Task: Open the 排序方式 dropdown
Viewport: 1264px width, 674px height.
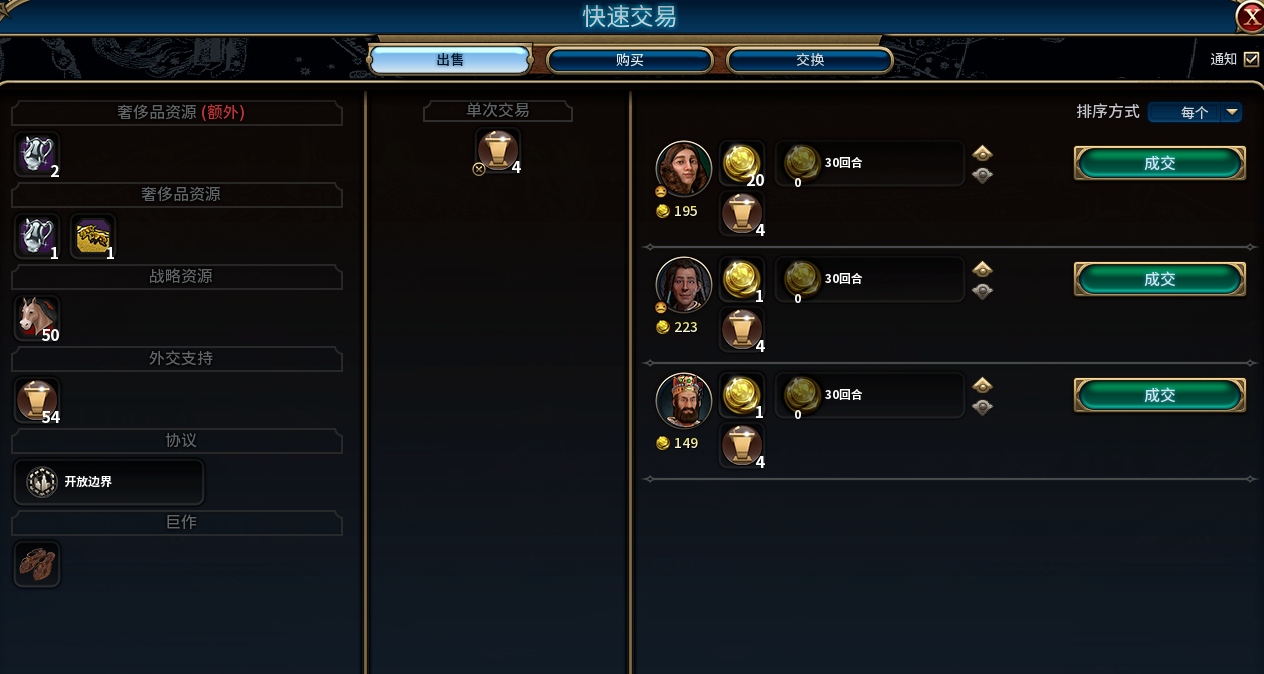Action: click(x=1231, y=112)
